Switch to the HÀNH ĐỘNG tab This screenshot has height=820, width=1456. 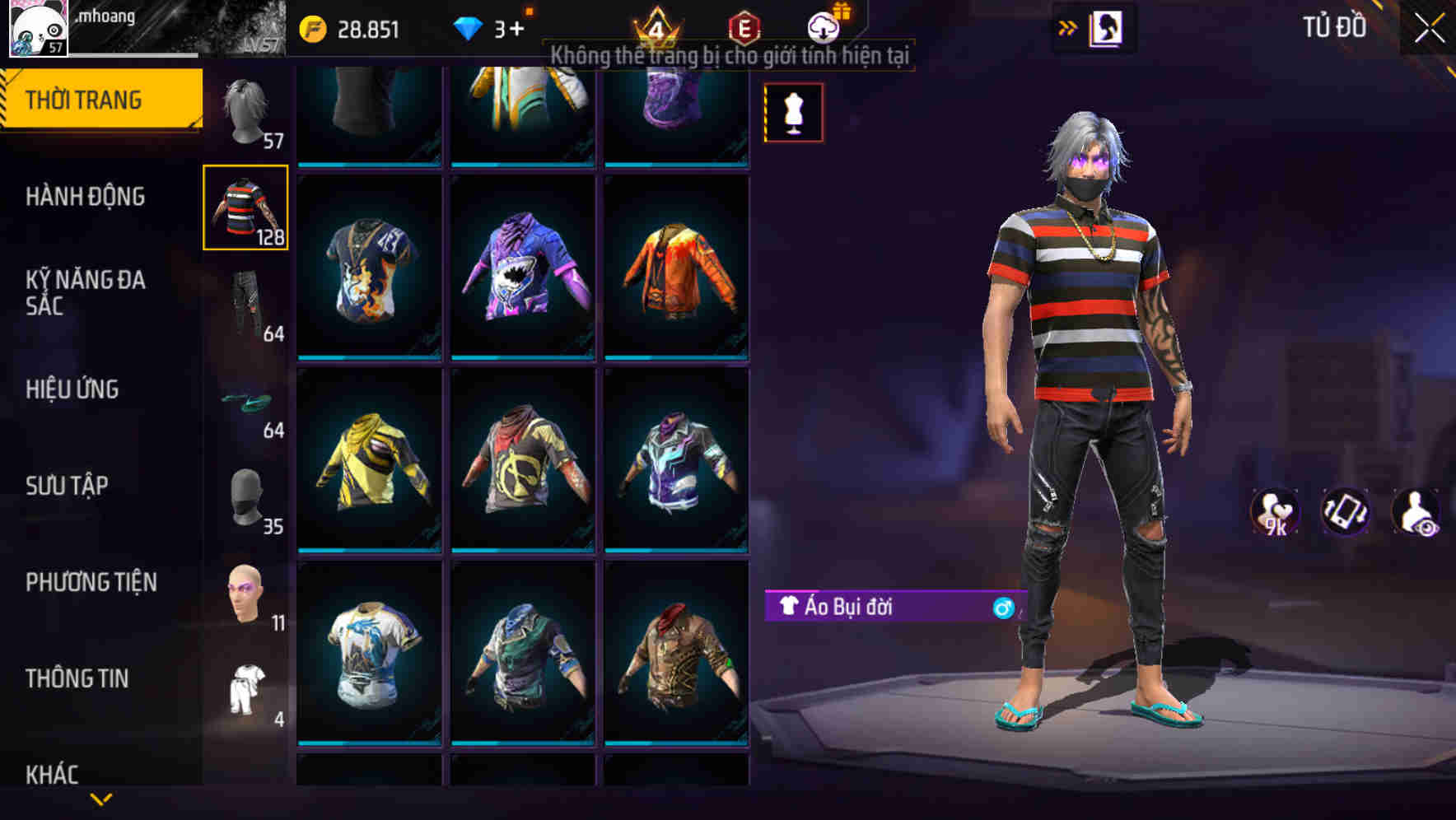coord(86,198)
